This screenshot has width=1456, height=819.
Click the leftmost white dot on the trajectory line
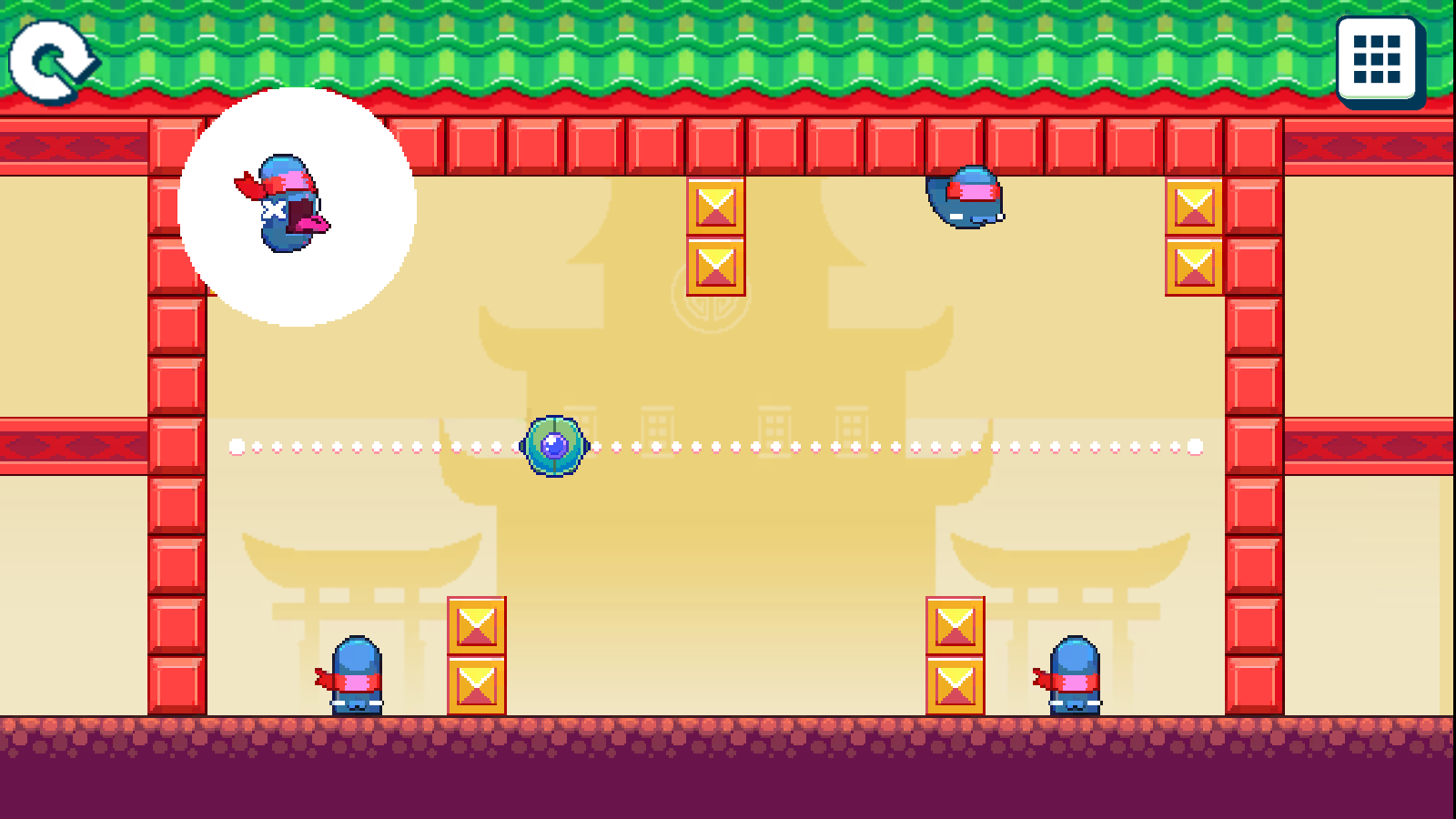coord(235,446)
